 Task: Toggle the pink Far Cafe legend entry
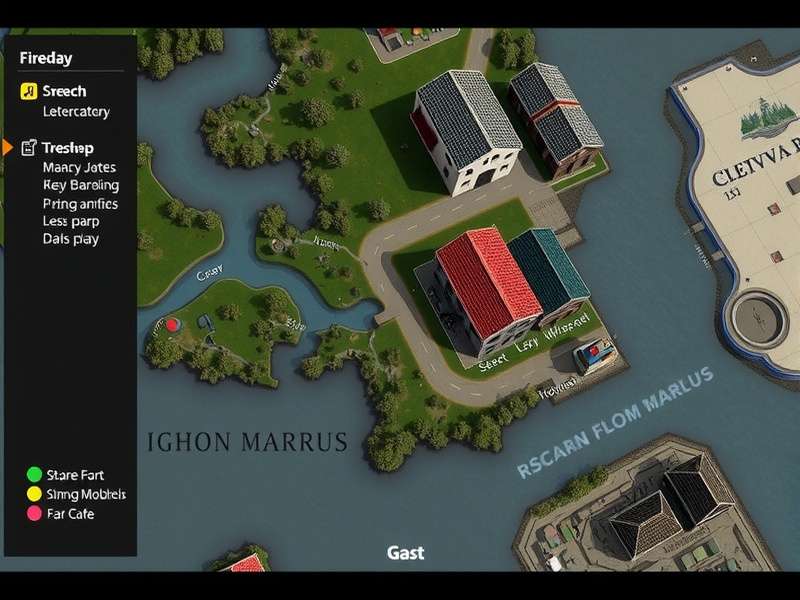click(x=34, y=513)
